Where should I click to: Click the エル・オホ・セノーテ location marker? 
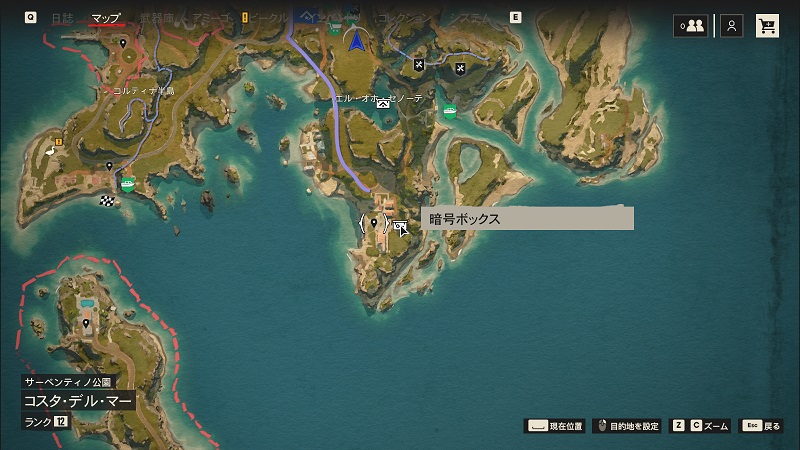[383, 102]
